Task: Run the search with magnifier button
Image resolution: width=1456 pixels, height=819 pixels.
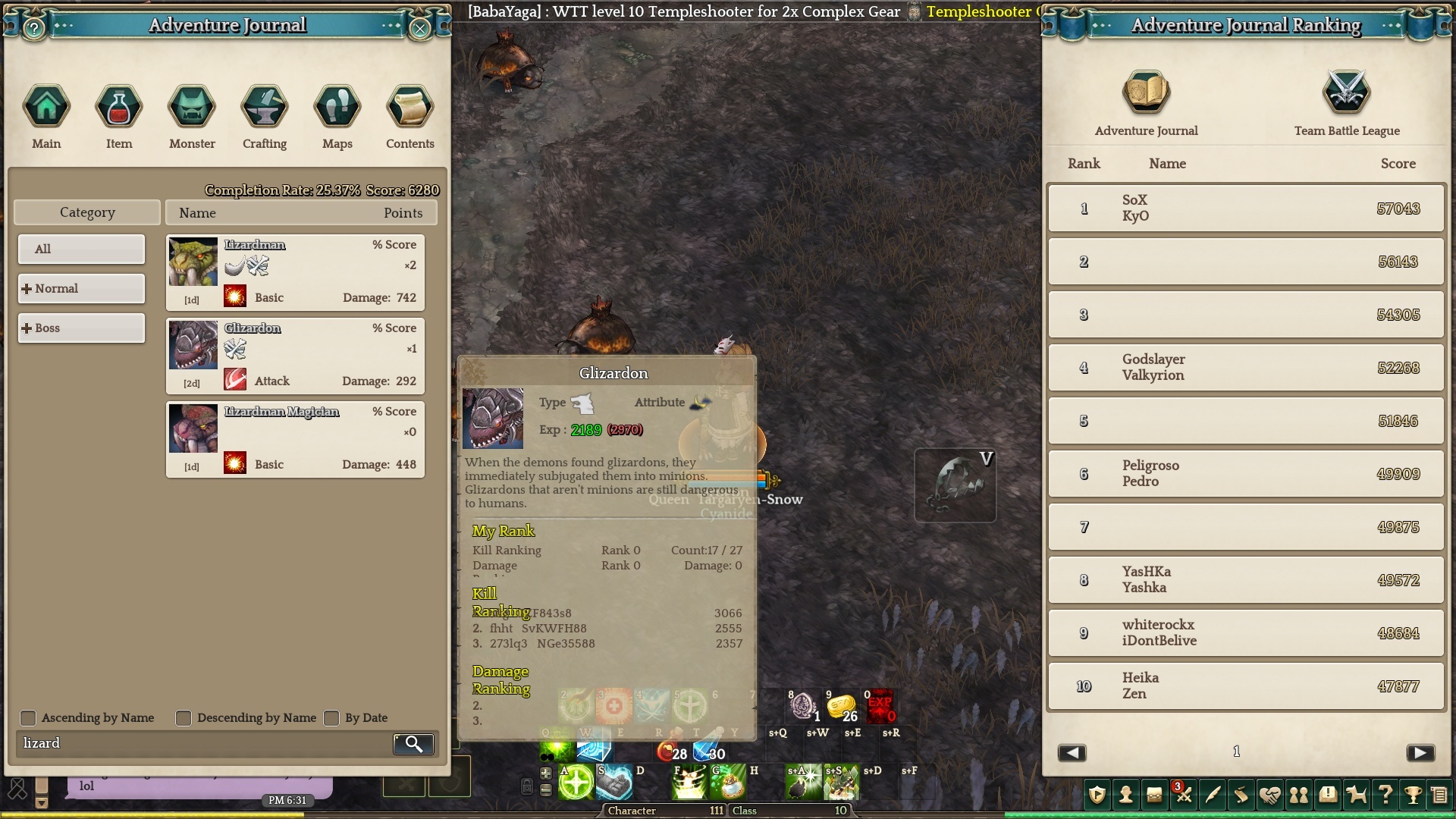Action: (413, 744)
